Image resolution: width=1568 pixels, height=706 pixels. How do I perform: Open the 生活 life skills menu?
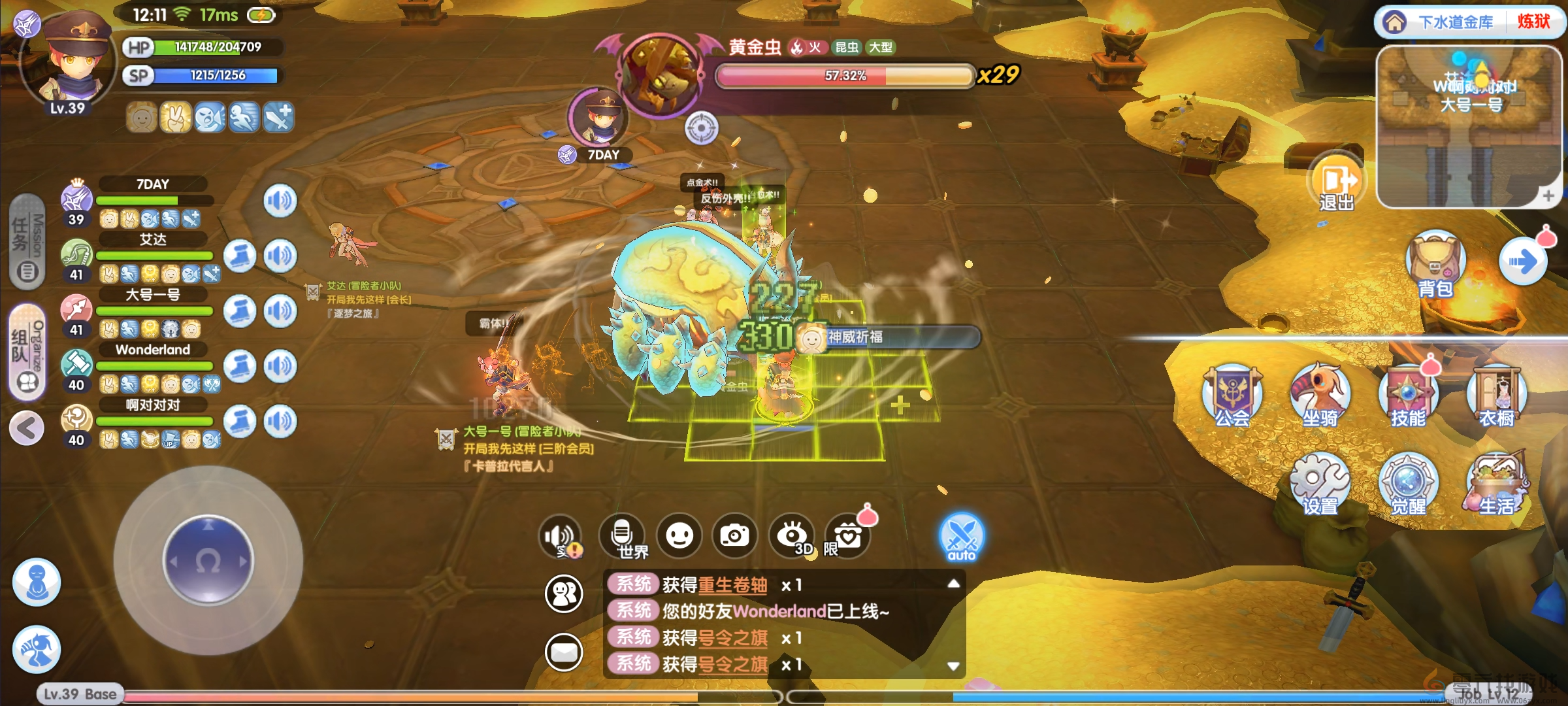coord(1496,484)
